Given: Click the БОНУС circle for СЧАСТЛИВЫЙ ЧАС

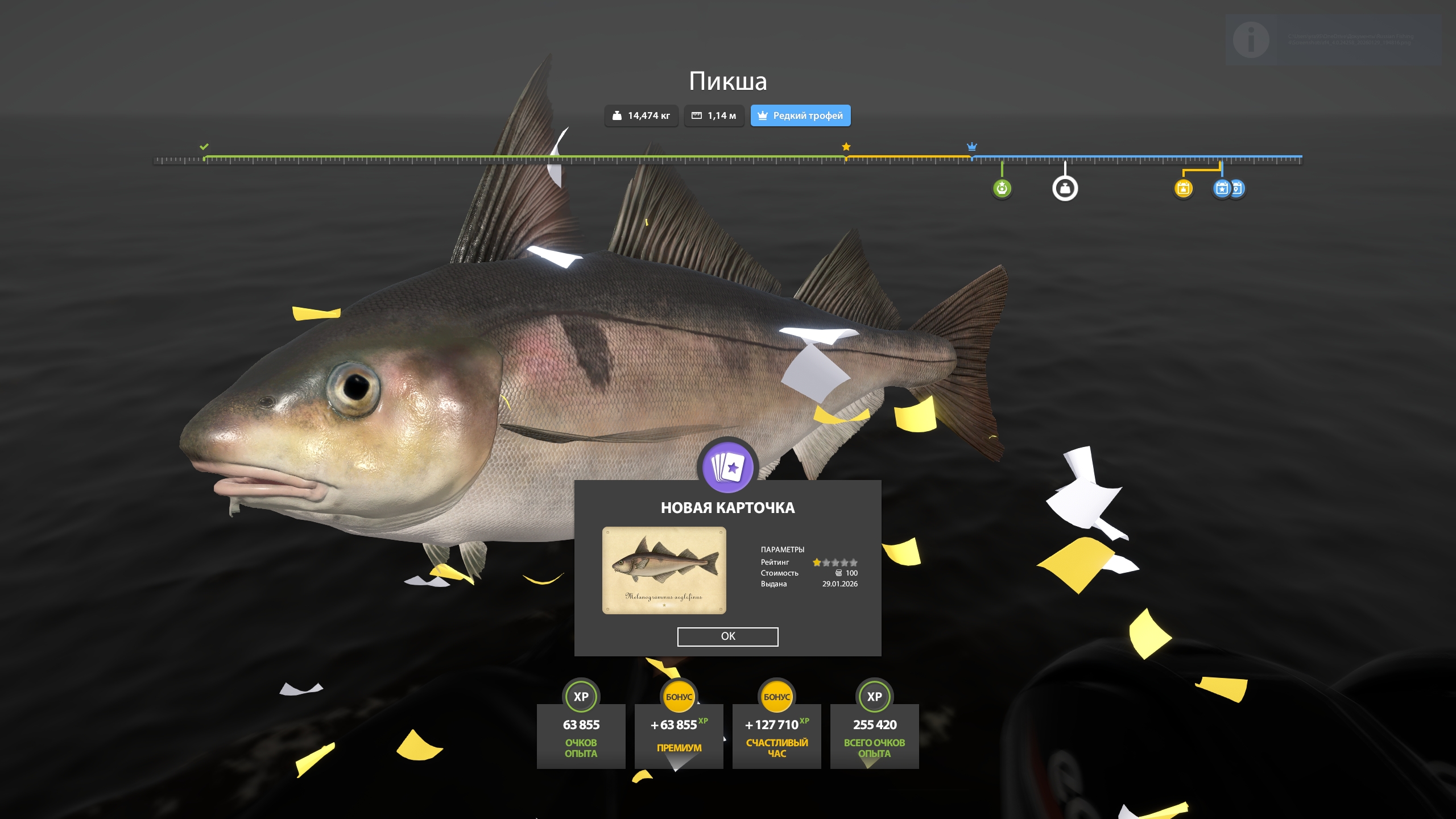Looking at the screenshot, I should pos(777,696).
